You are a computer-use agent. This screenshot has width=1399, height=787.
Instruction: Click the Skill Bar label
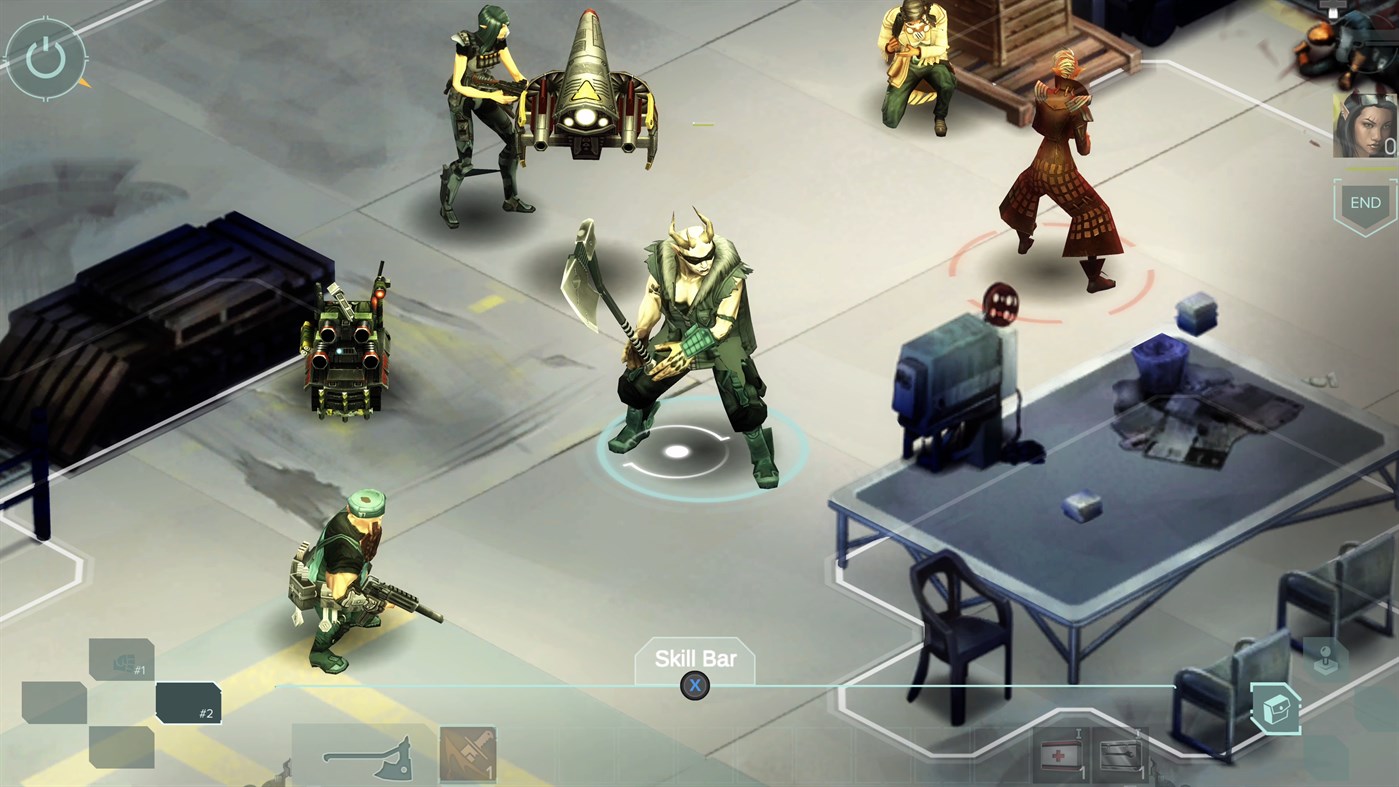click(695, 658)
